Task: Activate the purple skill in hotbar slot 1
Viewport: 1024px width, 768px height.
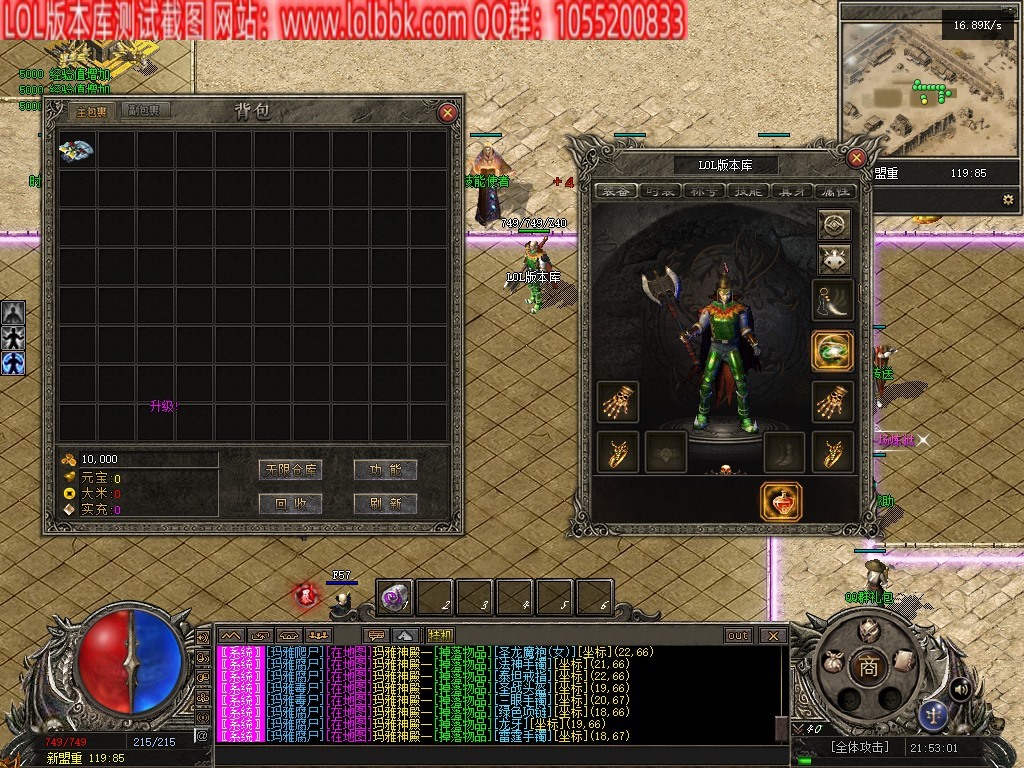Action: pyautogui.click(x=394, y=598)
